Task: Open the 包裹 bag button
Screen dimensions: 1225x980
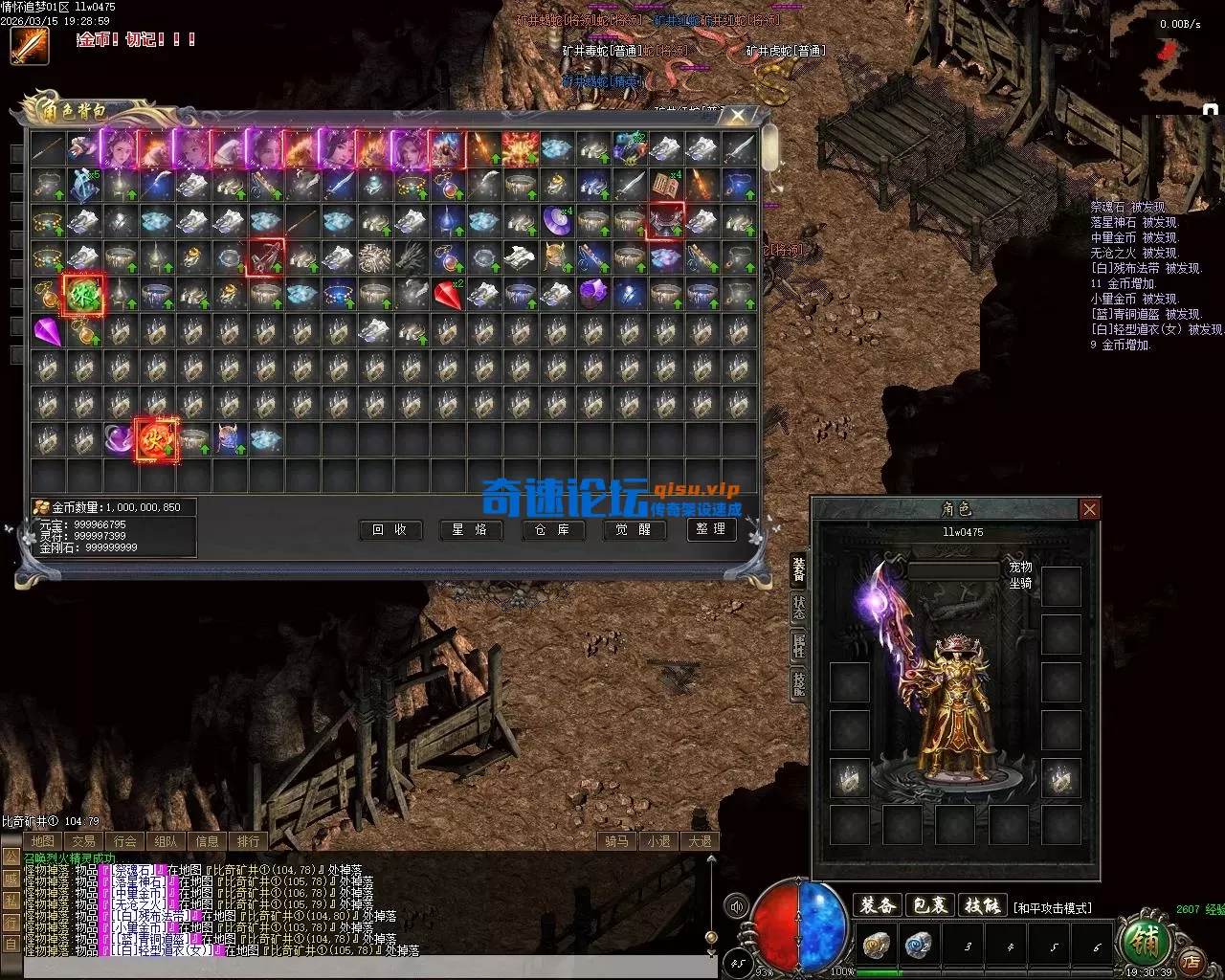Action: (929, 905)
